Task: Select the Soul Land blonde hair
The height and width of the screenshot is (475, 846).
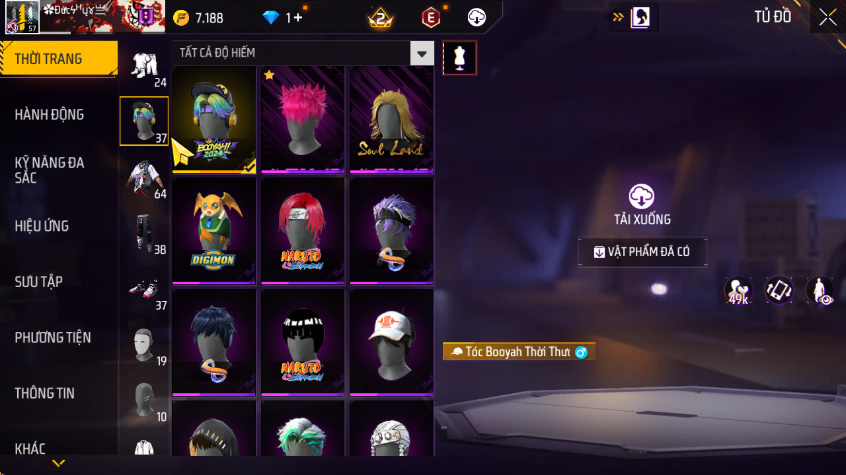Action: tap(391, 118)
